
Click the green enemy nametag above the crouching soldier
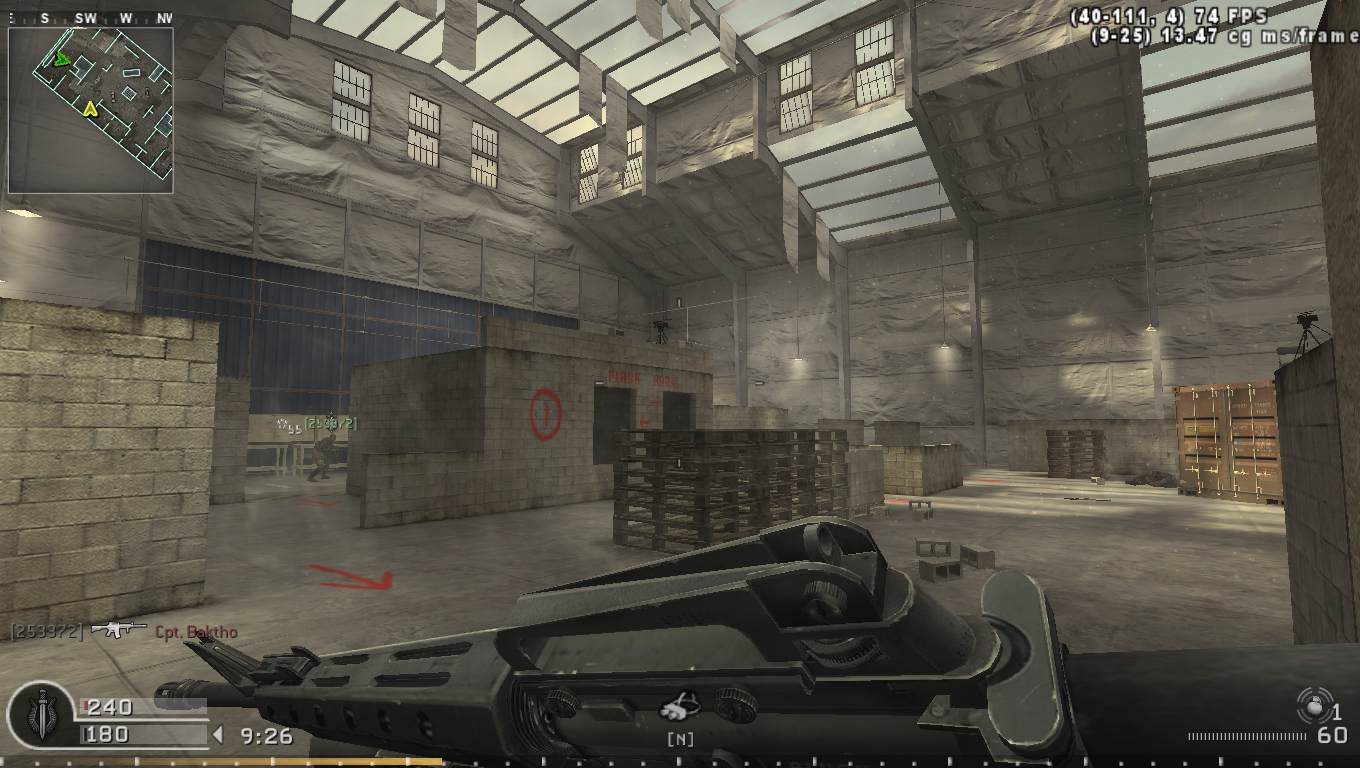click(330, 423)
